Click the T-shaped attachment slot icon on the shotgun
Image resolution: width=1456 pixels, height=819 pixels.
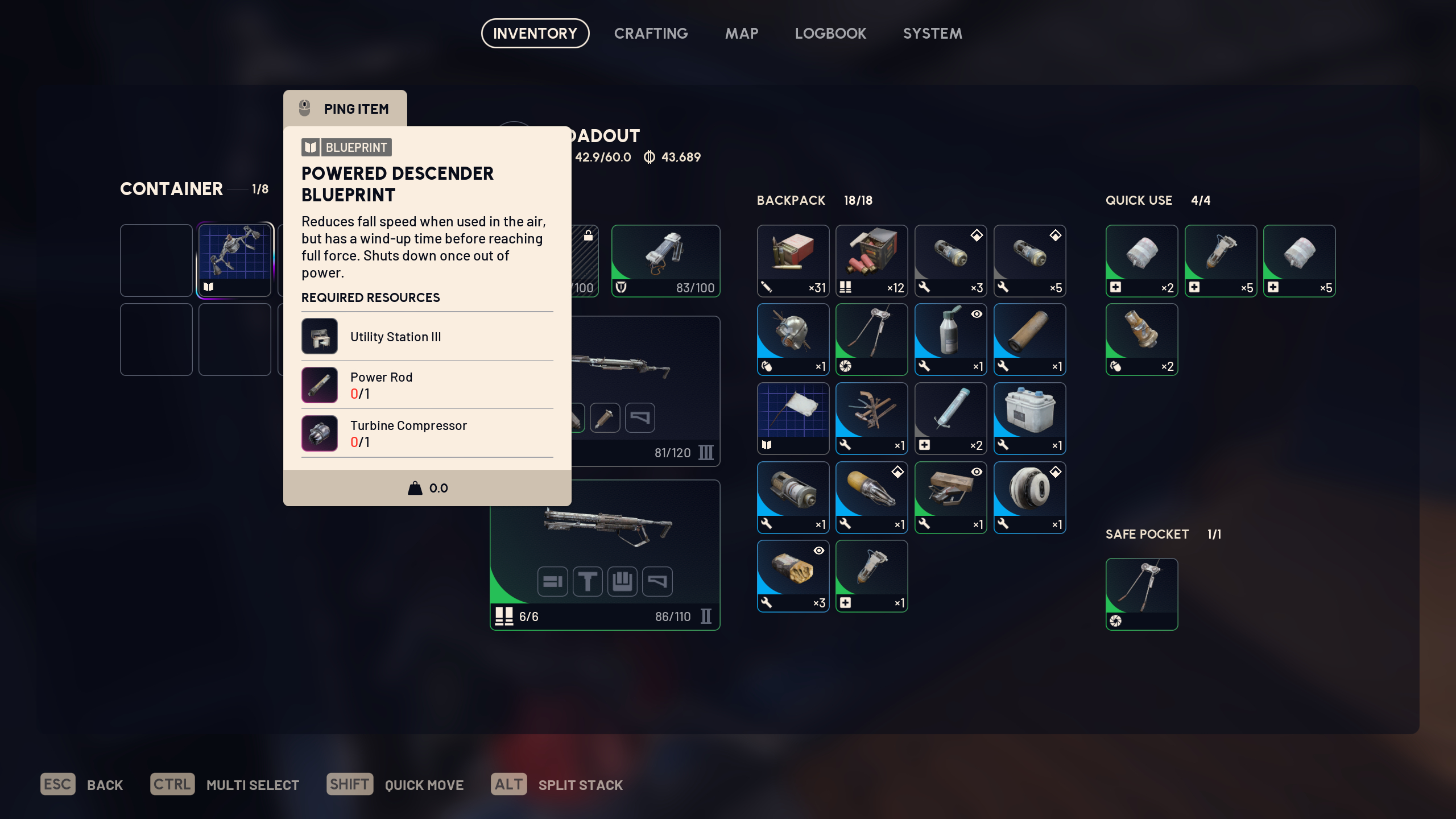[588, 581]
